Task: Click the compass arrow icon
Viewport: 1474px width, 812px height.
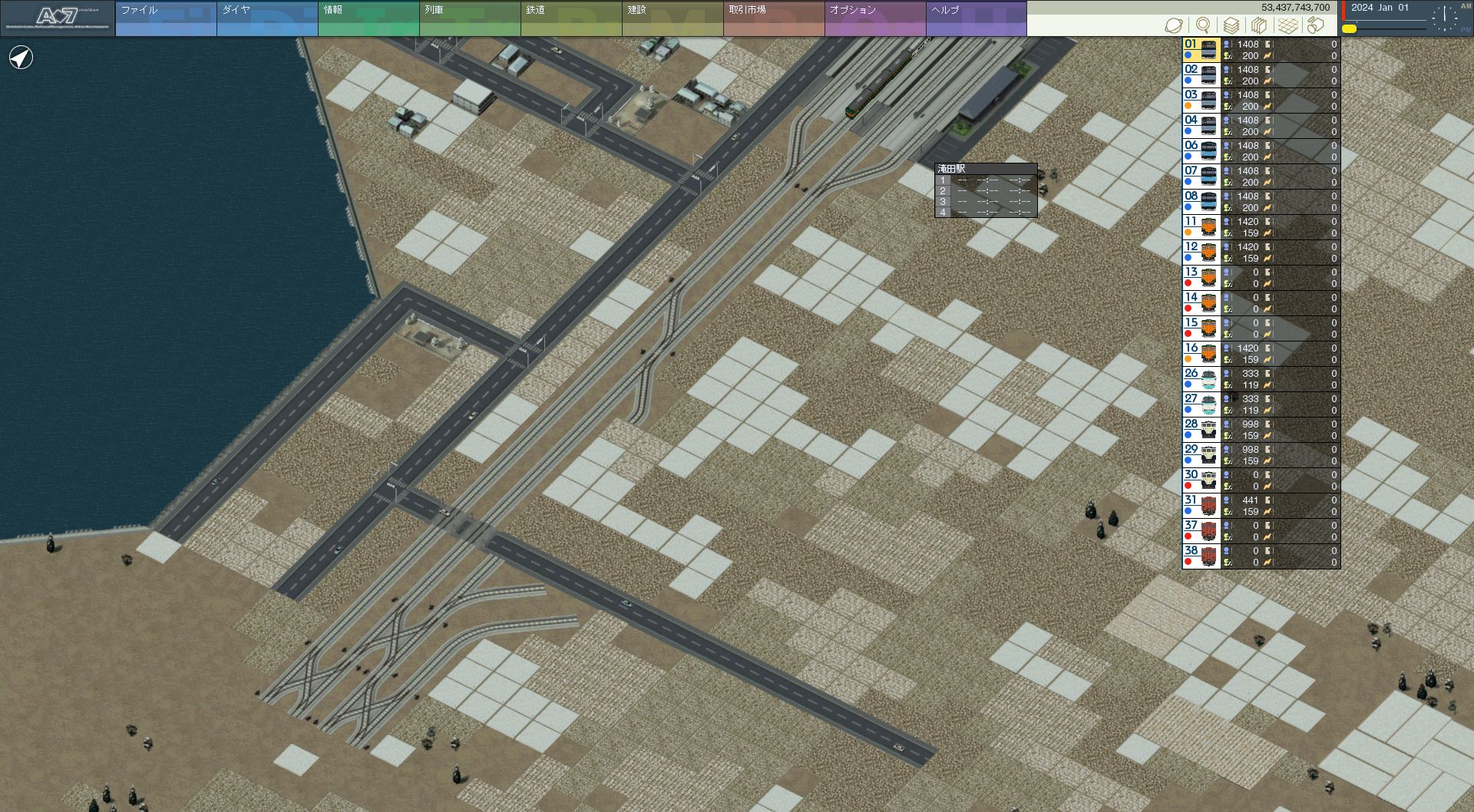Action: (x=21, y=58)
